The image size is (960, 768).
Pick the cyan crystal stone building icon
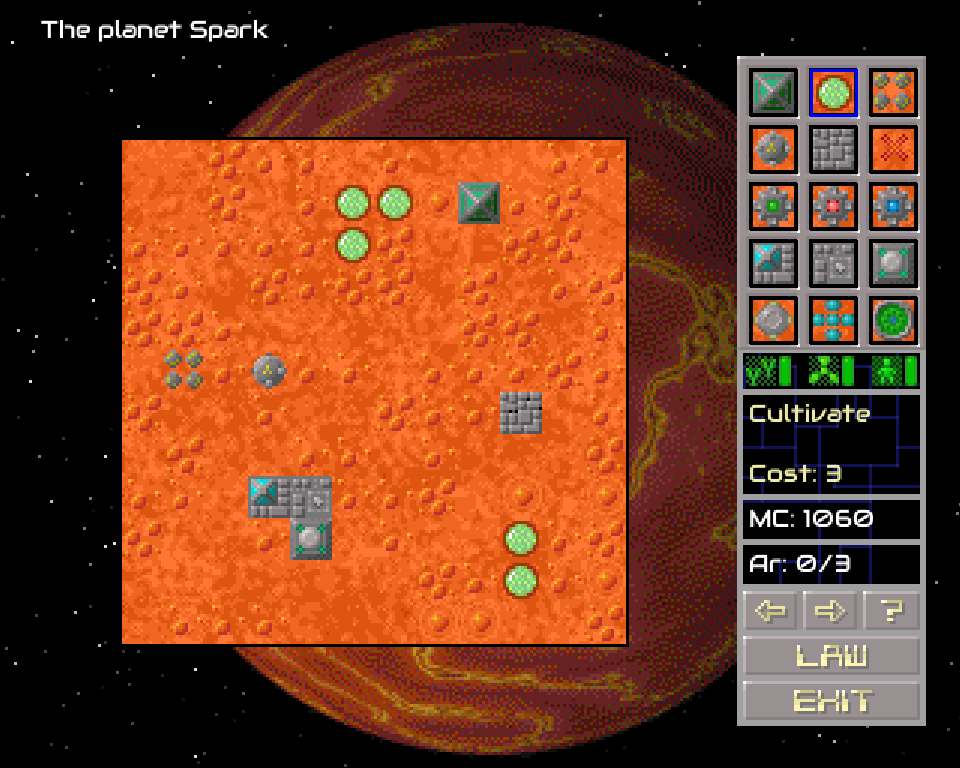(x=774, y=264)
